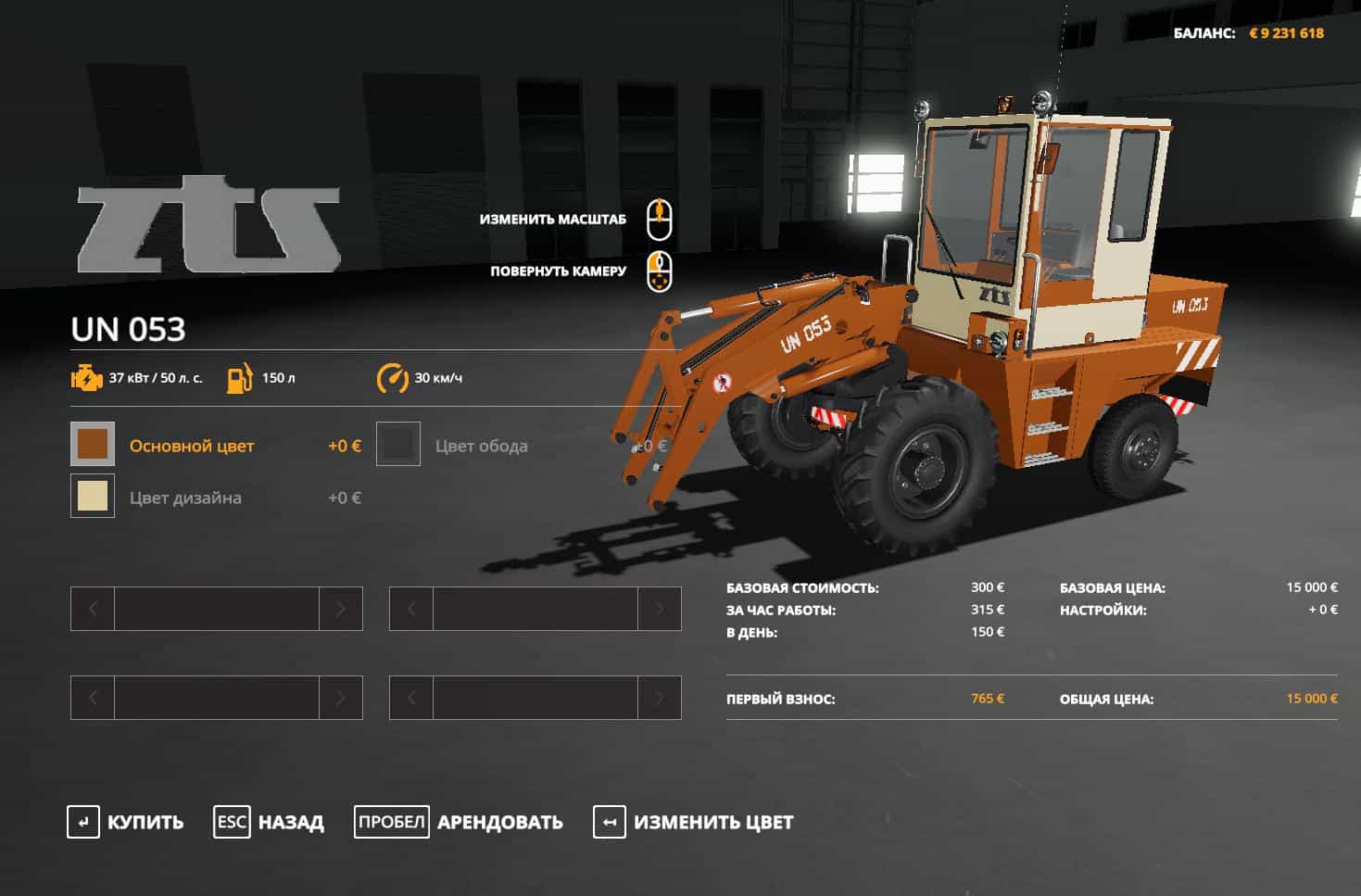Image resolution: width=1361 pixels, height=896 pixels.
Task: Lease the vehicle via Арендовать
Action: point(460,822)
